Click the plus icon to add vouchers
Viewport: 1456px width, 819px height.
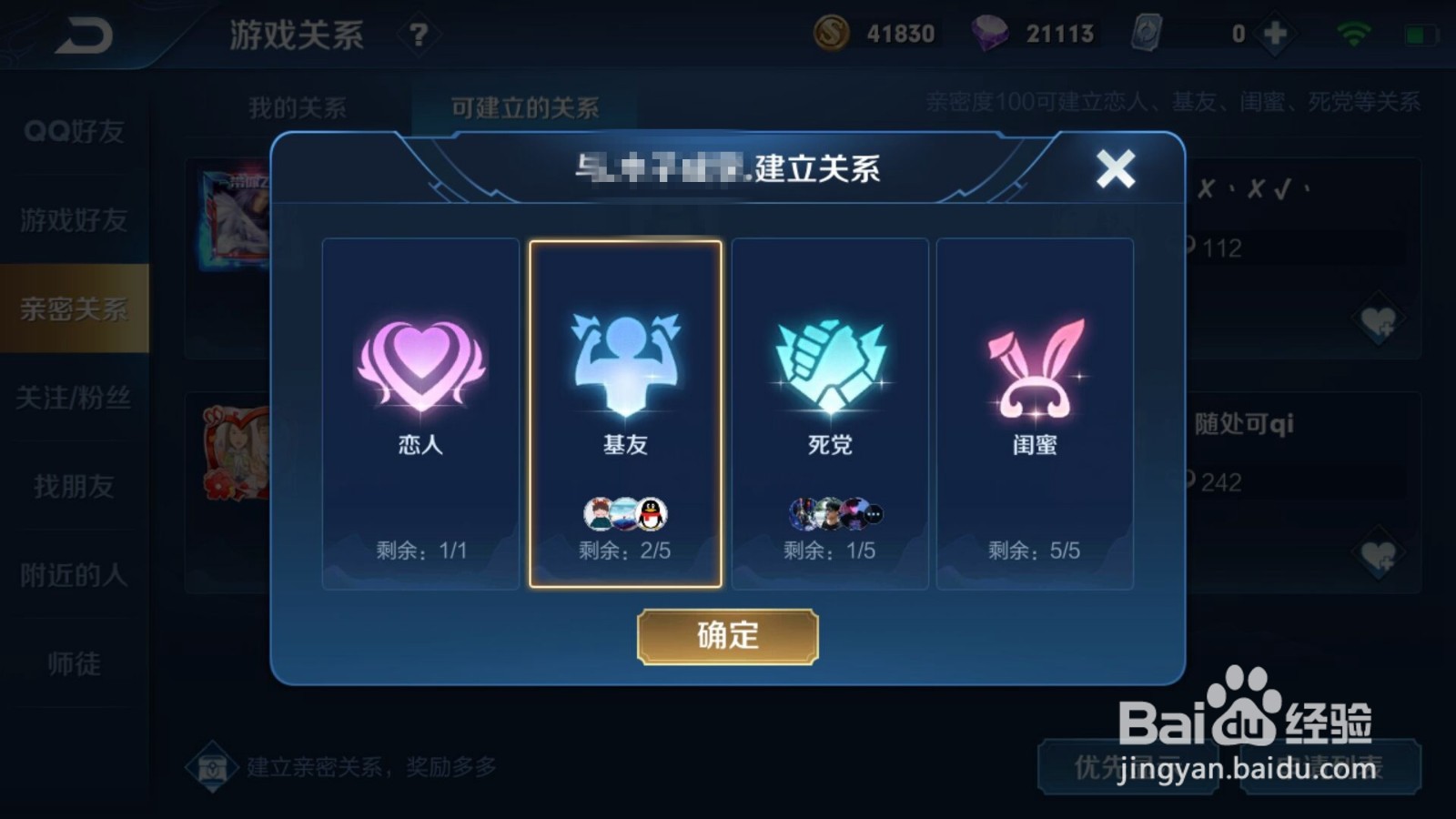[x=1274, y=32]
